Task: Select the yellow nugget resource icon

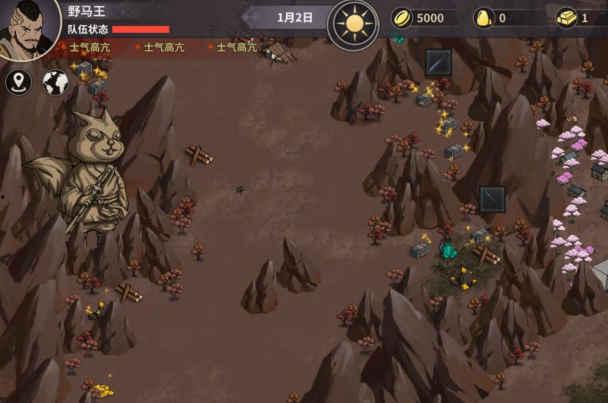Action: click(484, 18)
